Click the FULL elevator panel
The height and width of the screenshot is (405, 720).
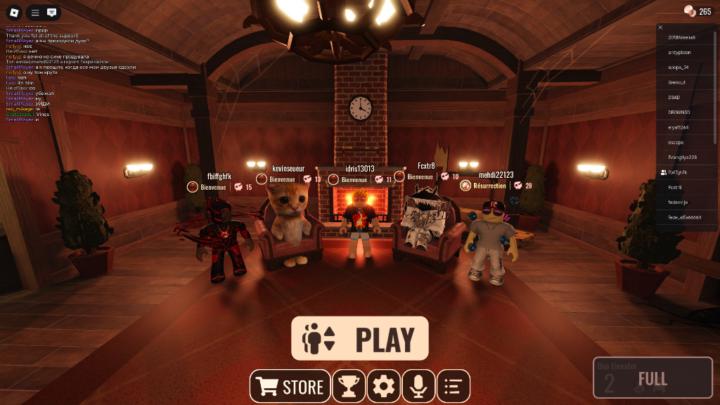point(652,379)
